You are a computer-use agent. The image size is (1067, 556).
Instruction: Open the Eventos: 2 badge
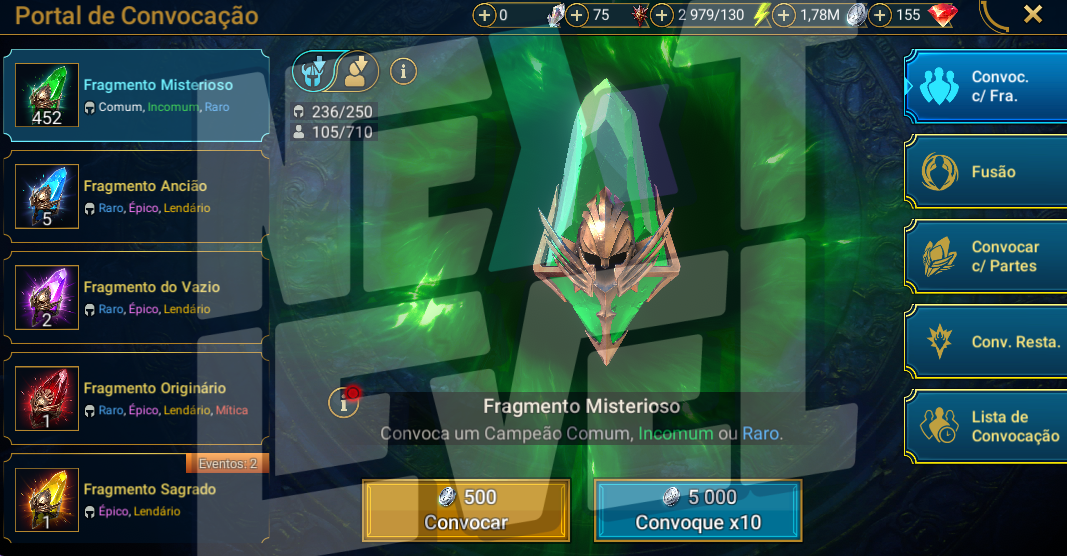coord(227,463)
